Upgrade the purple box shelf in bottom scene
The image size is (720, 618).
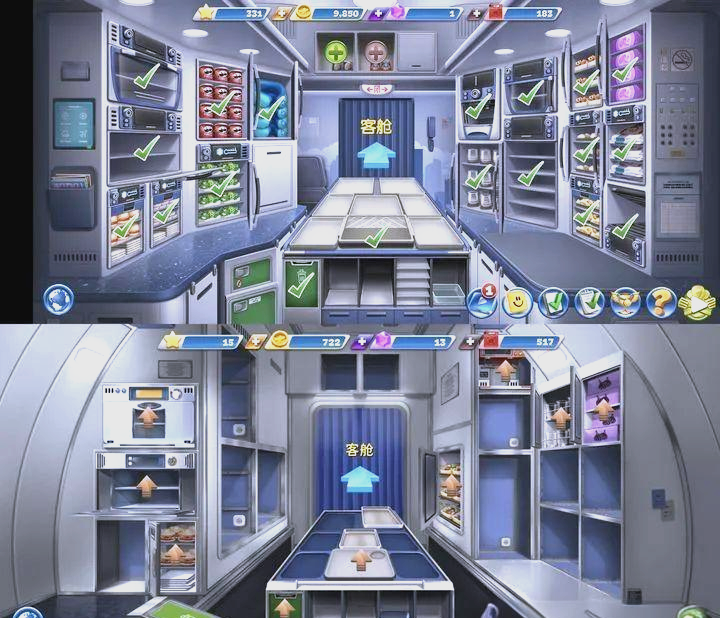click(602, 409)
